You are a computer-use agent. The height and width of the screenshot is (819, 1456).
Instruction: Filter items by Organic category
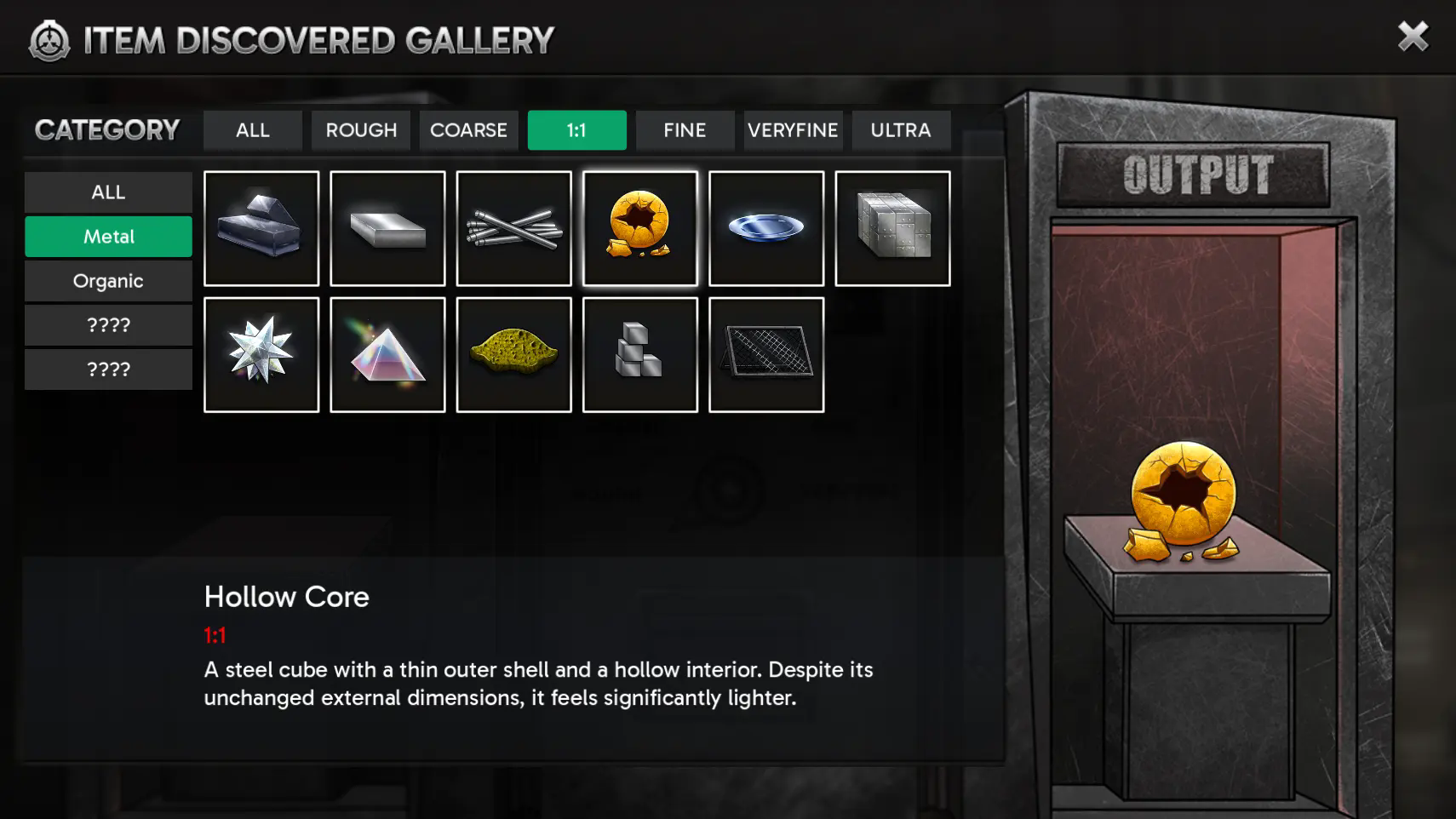108,281
